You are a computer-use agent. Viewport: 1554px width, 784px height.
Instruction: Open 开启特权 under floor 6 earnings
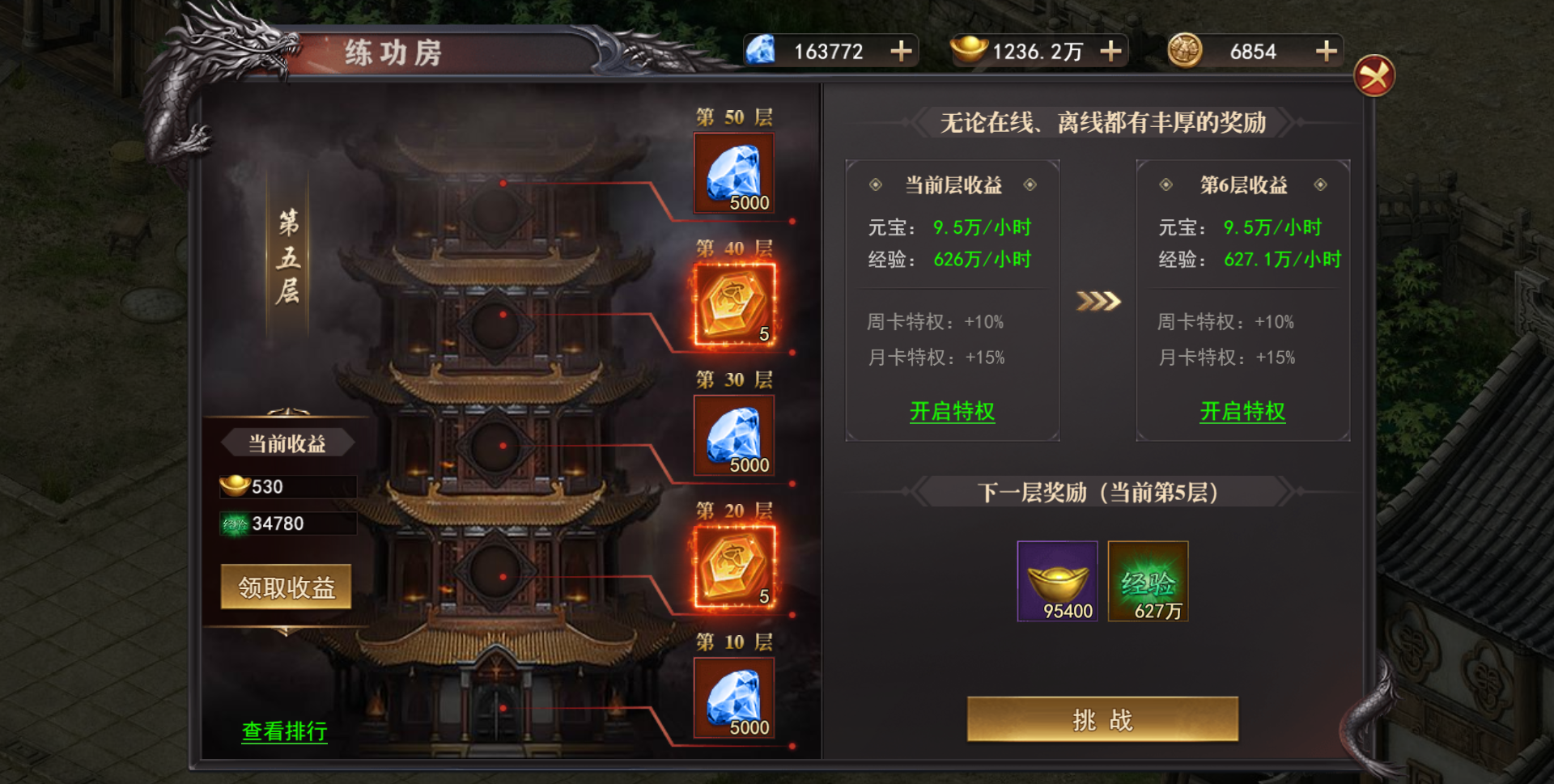coord(1242,412)
